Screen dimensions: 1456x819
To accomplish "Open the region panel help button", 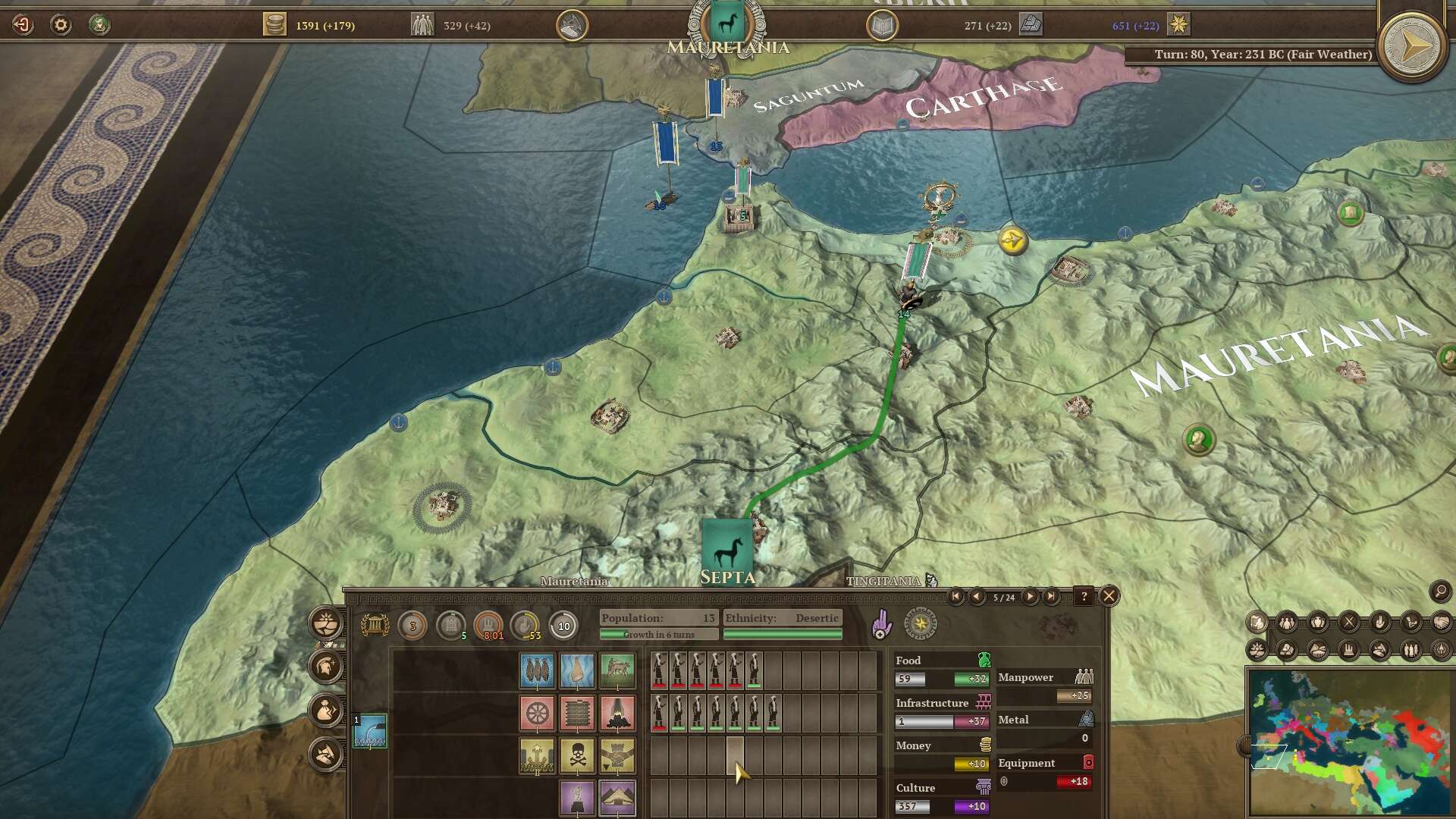I will [1084, 597].
